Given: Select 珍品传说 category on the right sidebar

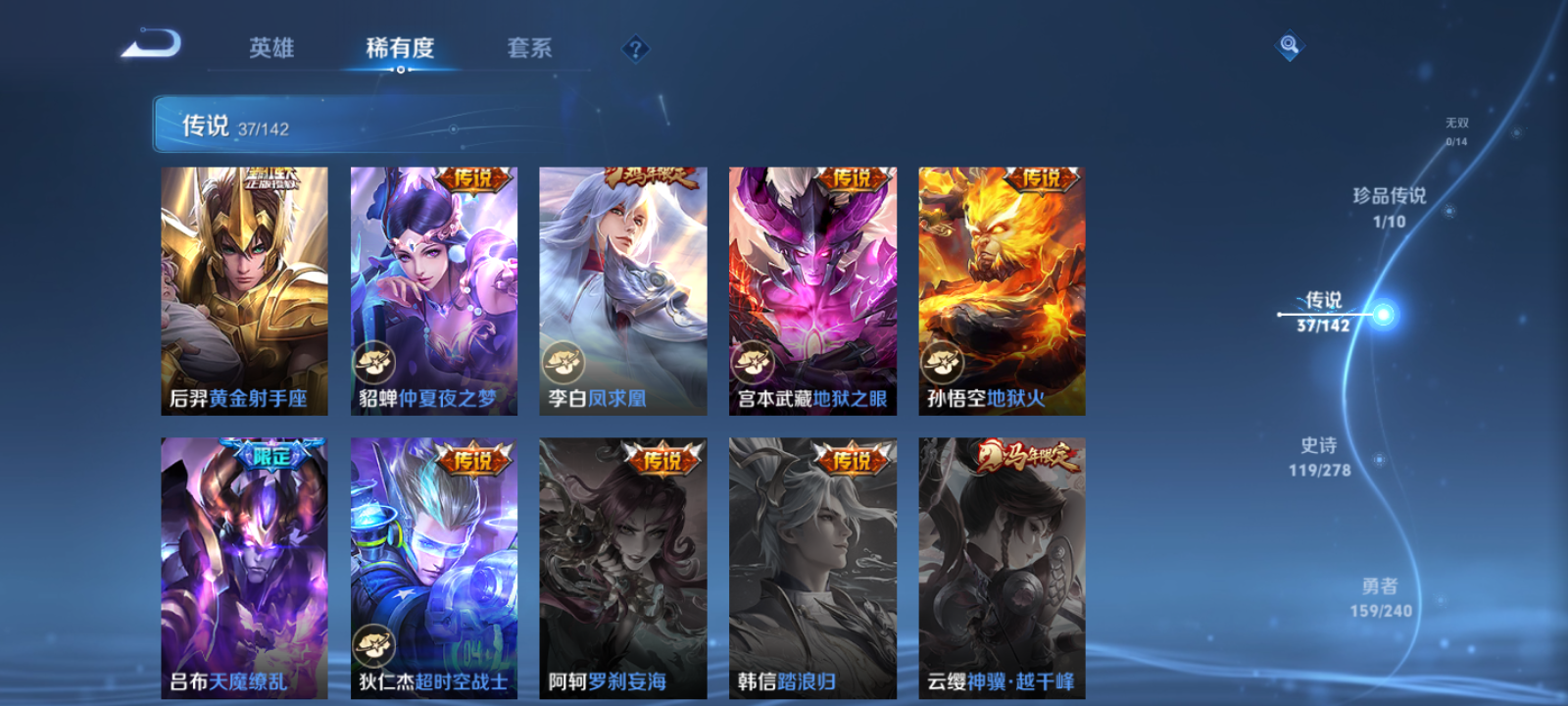Looking at the screenshot, I should (x=1389, y=208).
